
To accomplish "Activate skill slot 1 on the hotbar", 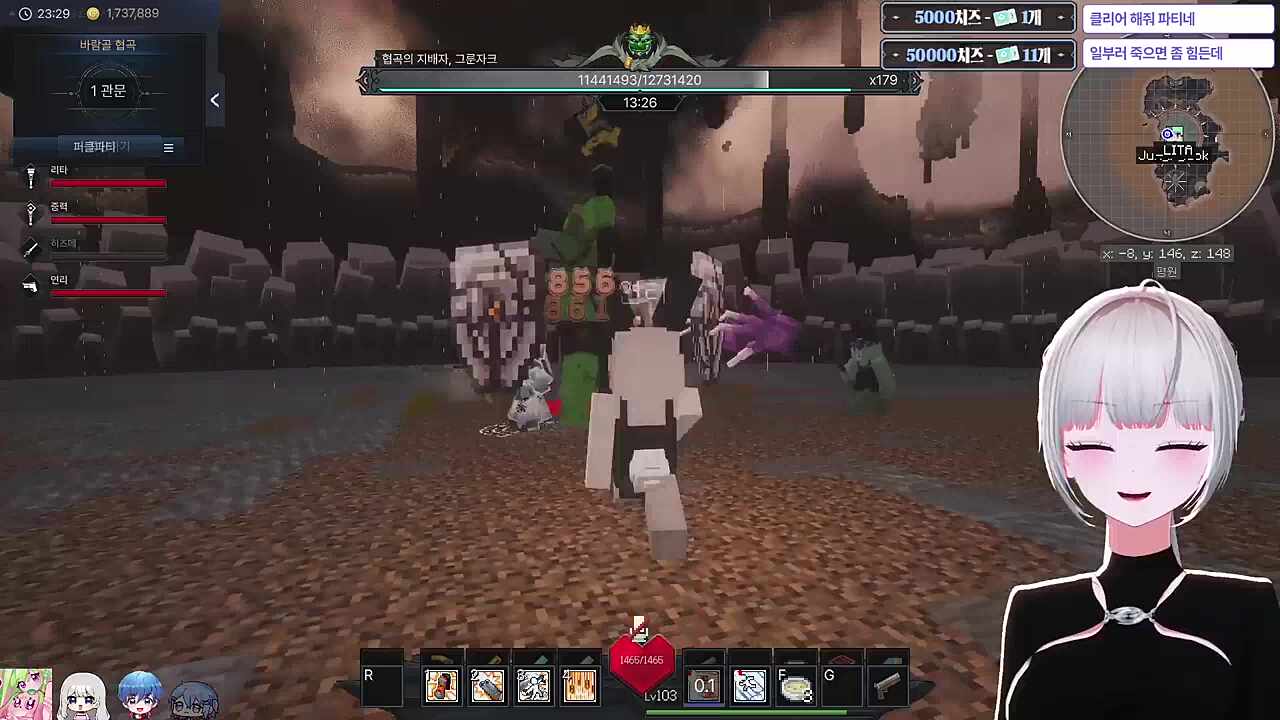I will [441, 685].
